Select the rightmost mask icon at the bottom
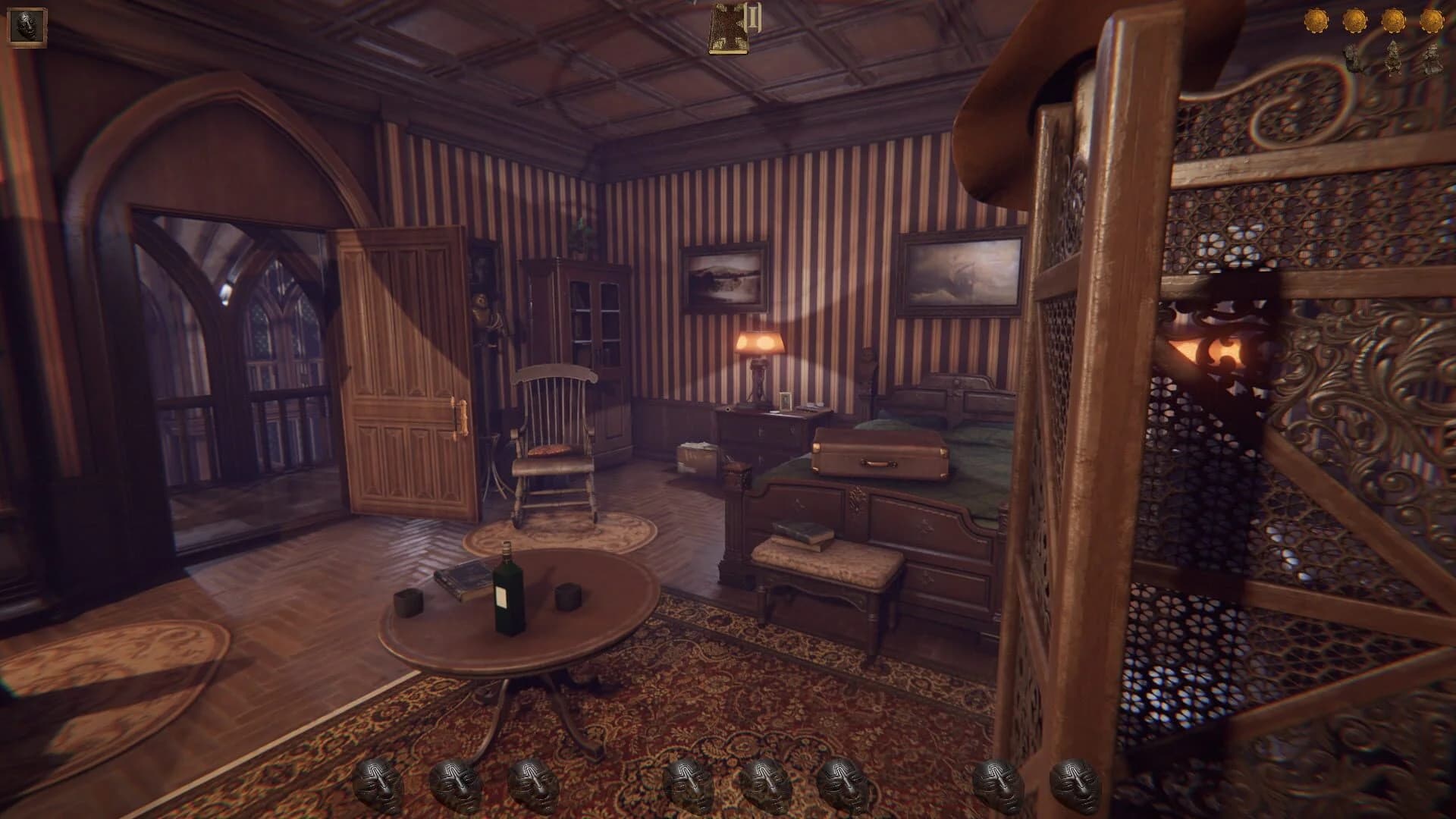Screen dimensions: 1456x819 [1072, 781]
